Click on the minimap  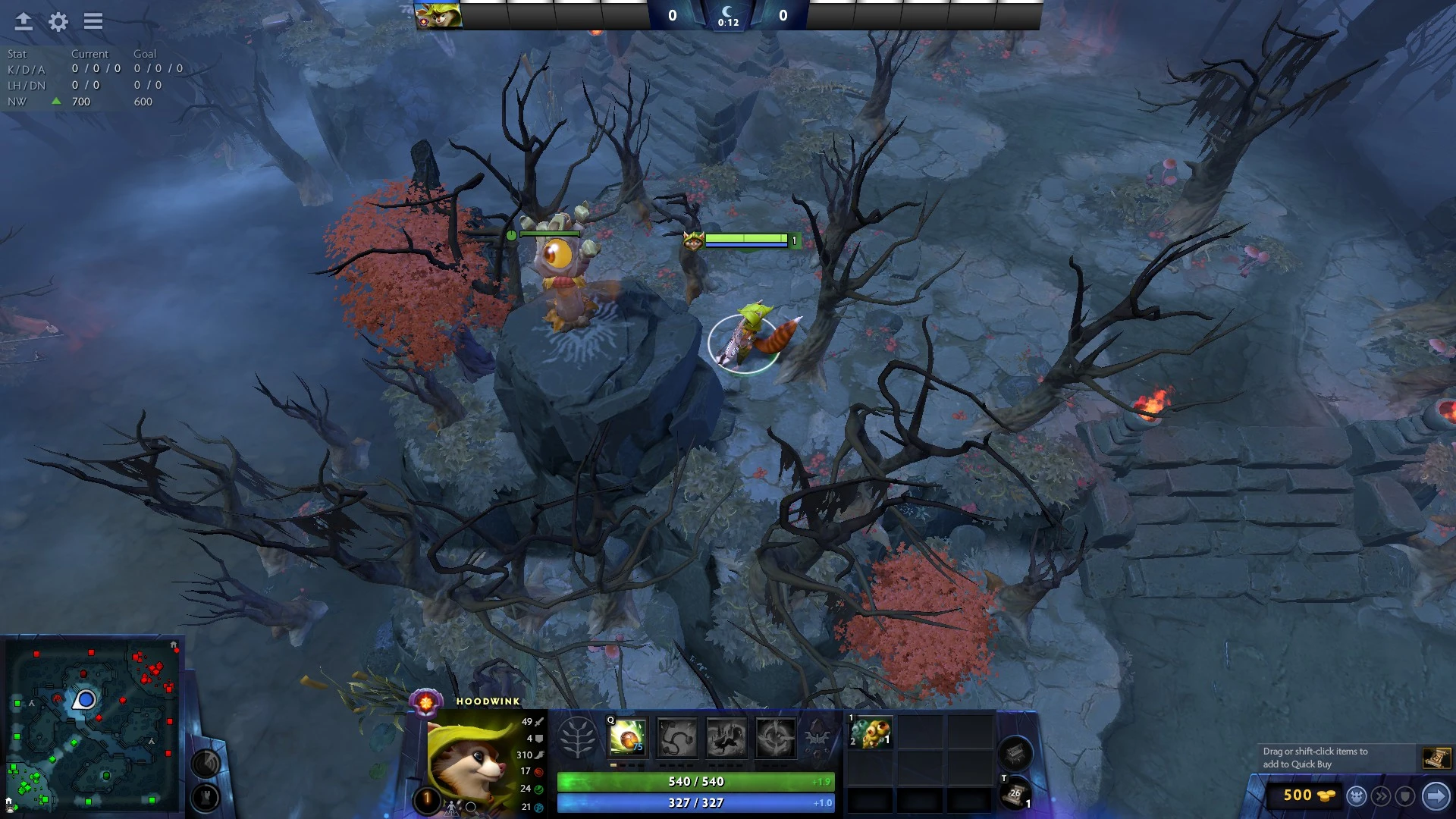coord(93,726)
